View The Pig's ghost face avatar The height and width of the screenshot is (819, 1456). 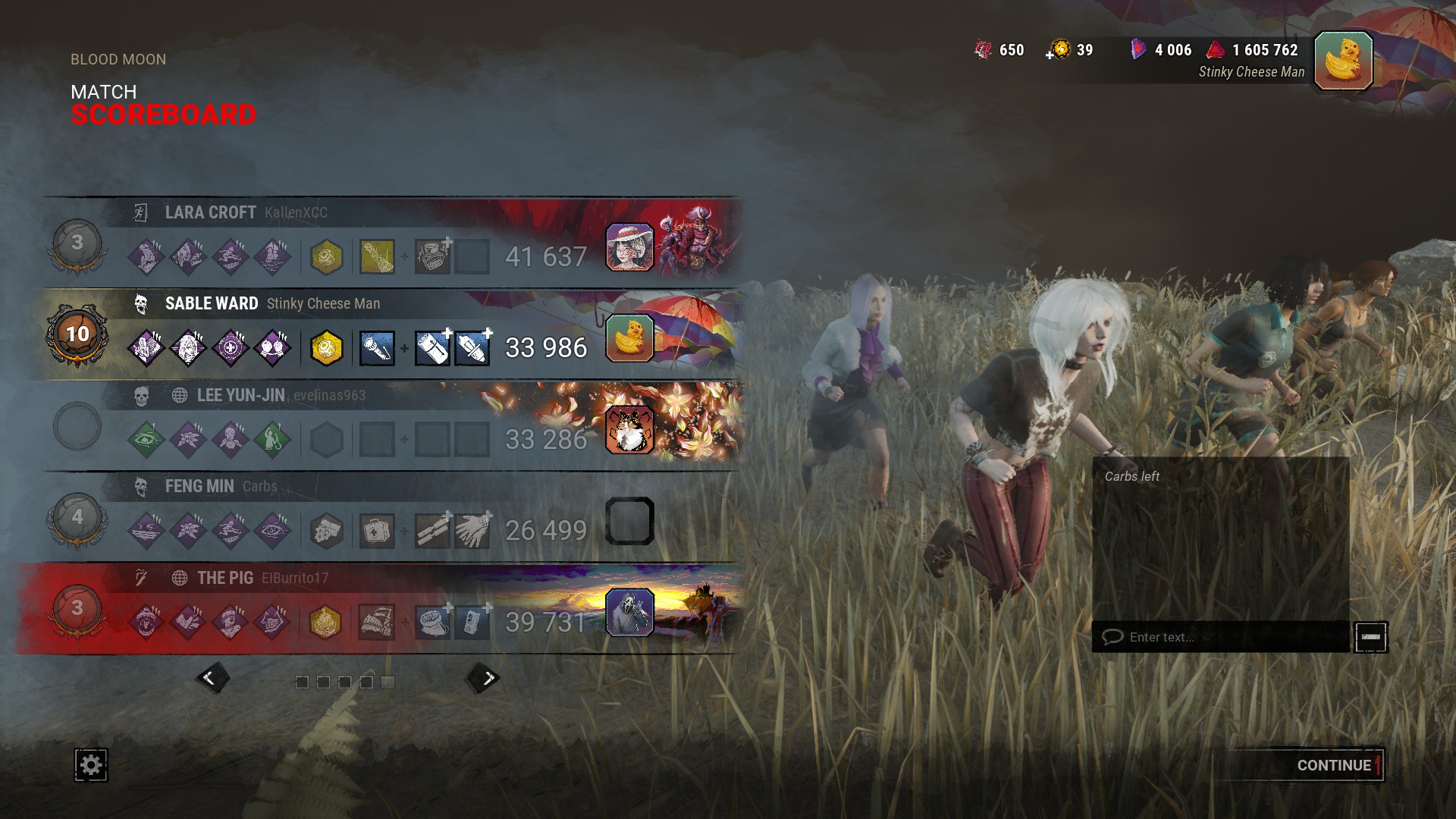[629, 612]
